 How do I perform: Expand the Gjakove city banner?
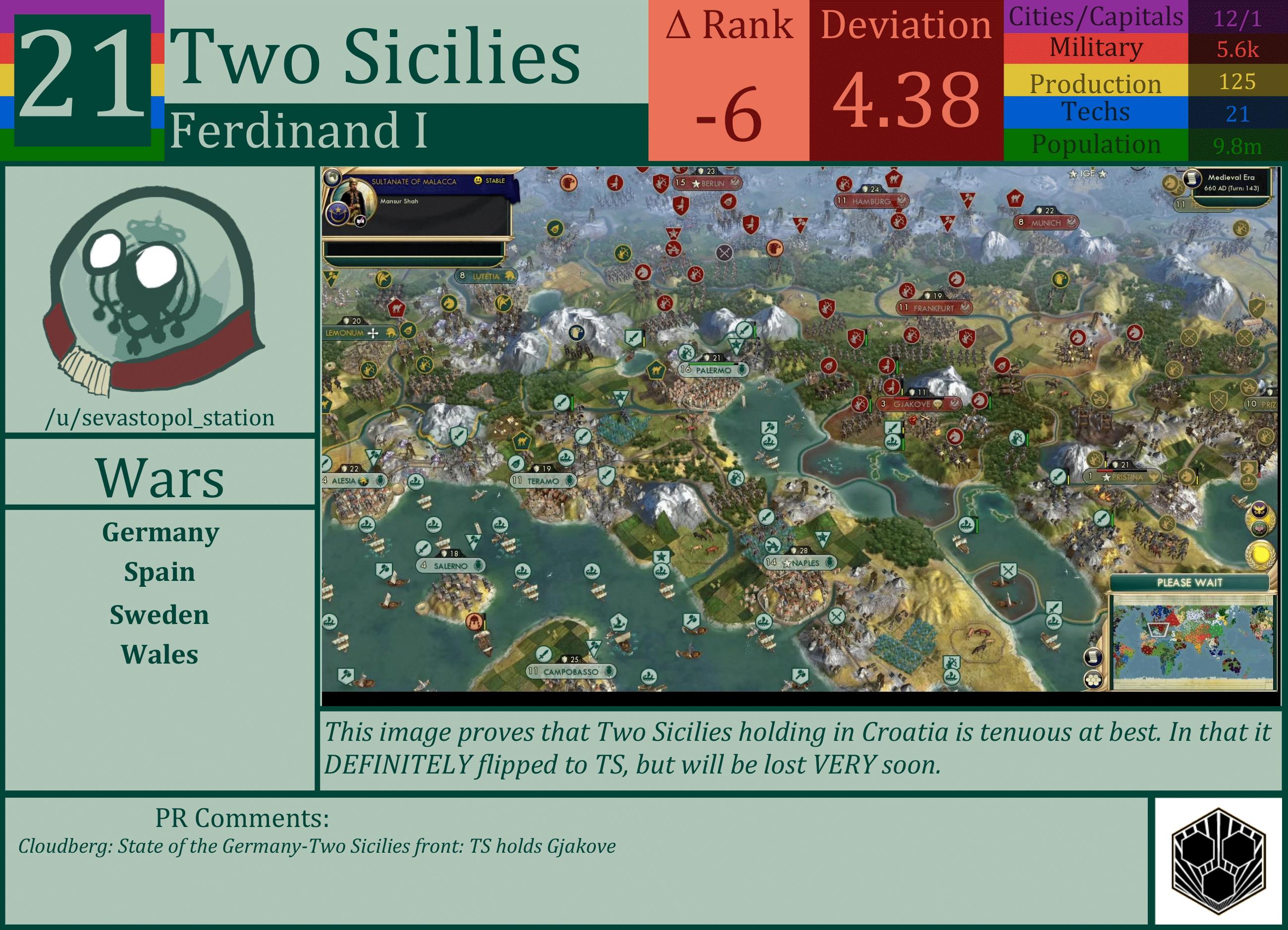click(x=918, y=405)
